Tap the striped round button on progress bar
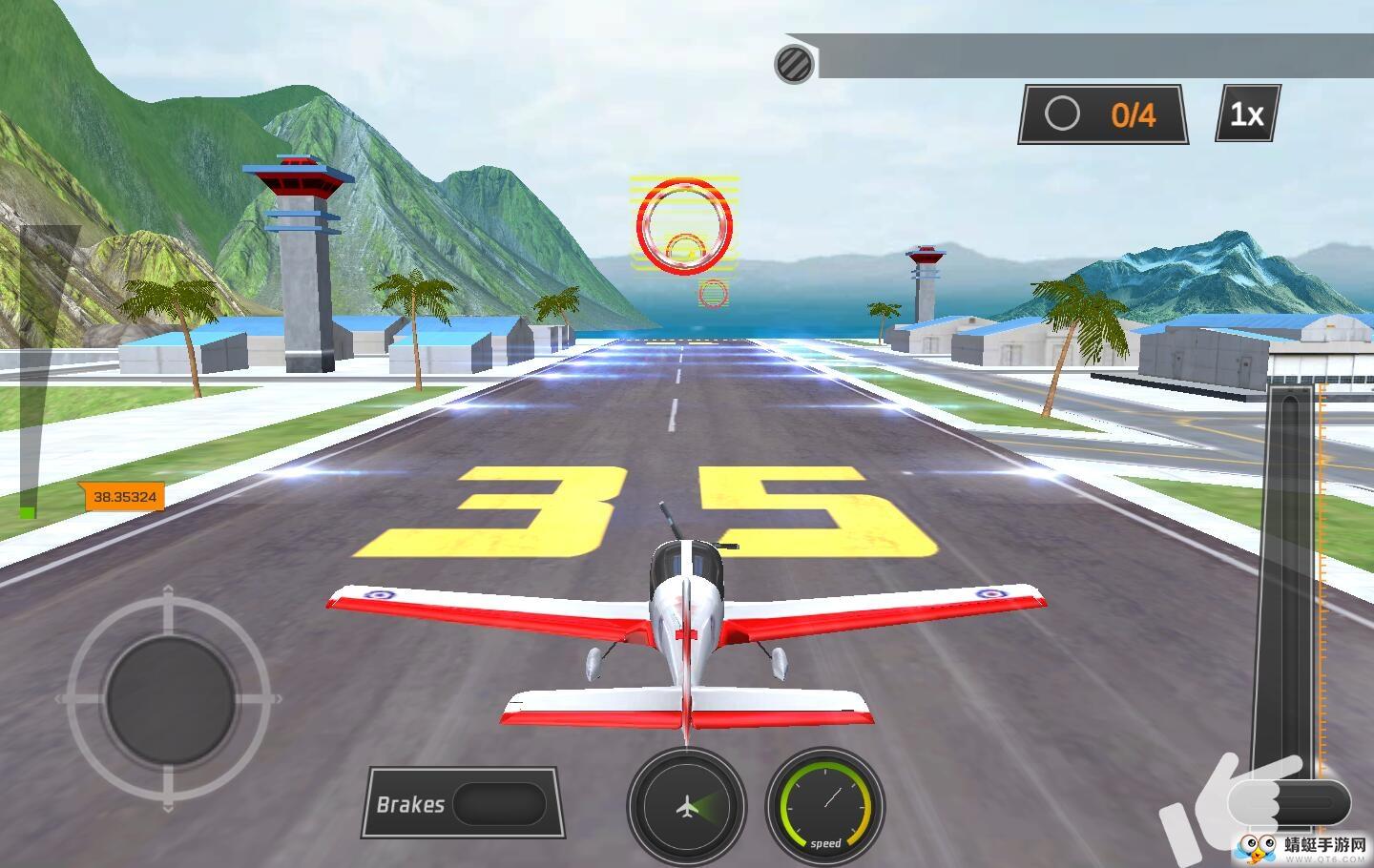Screen dimensions: 1374x868 pos(795,64)
